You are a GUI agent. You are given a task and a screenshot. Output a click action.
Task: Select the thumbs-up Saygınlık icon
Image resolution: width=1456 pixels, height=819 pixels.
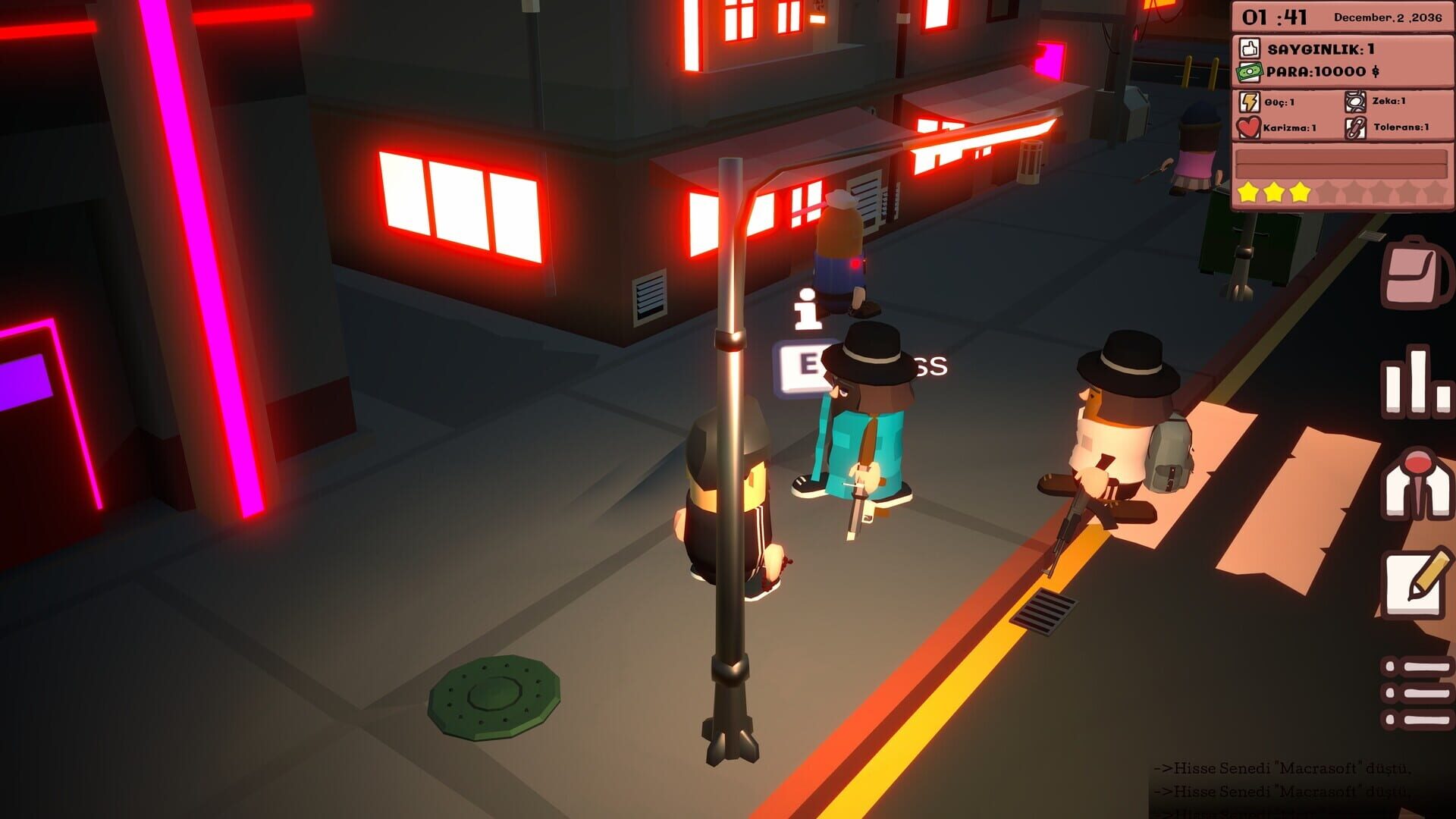tap(1250, 47)
